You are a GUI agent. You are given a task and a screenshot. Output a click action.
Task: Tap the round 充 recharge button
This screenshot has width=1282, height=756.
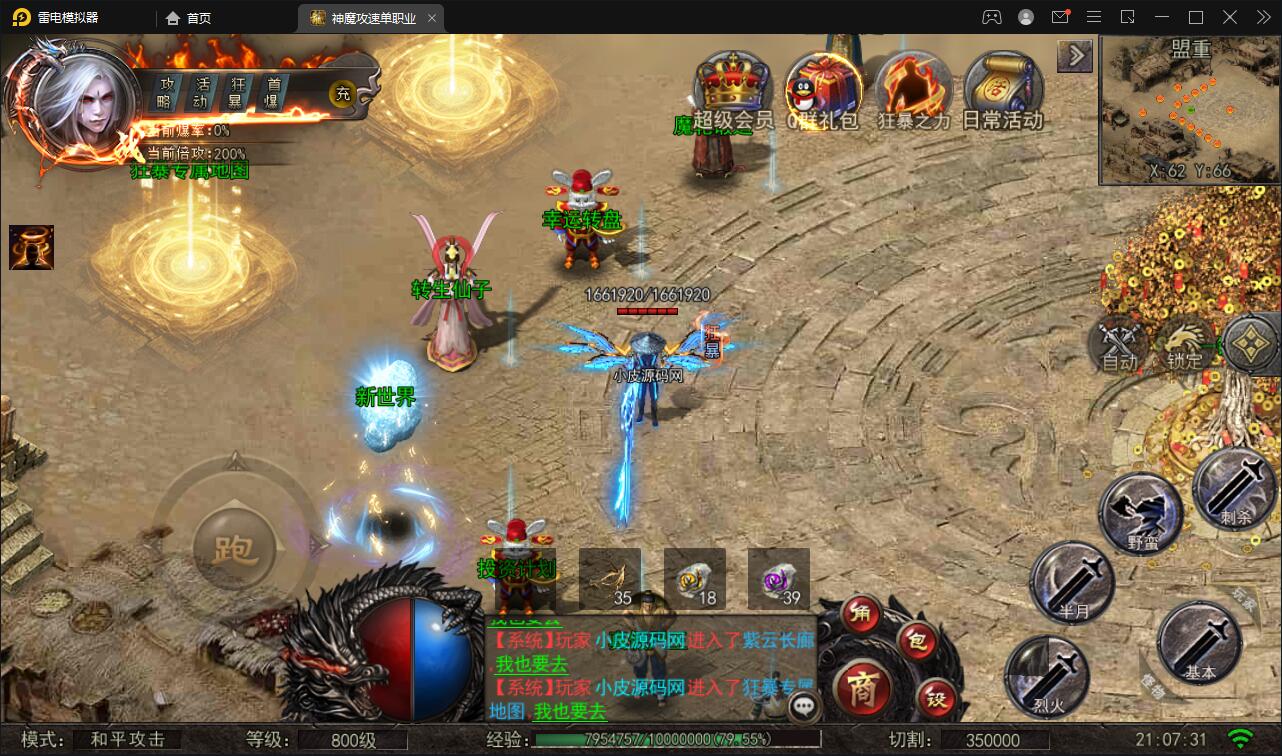[343, 94]
